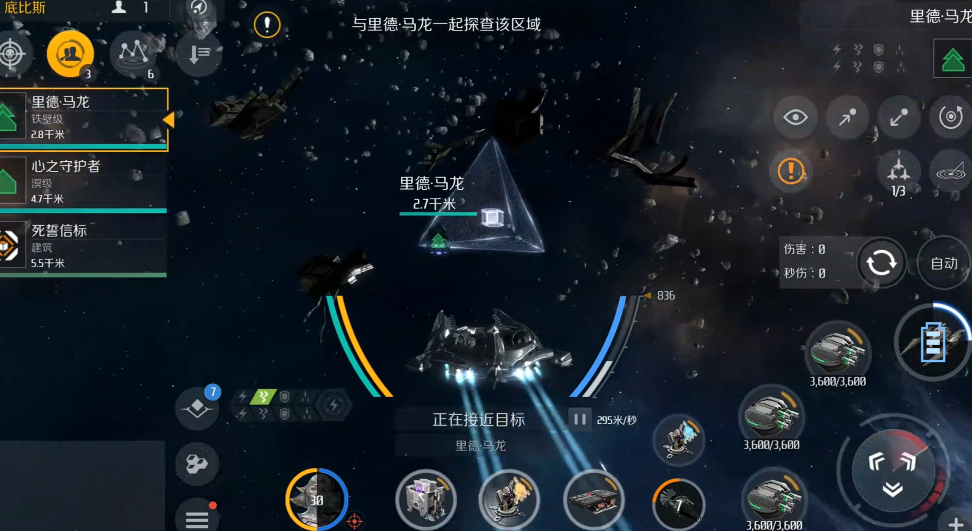Click the locked target icon for 里德·马龙
972x531 pixels.
click(x=951, y=59)
